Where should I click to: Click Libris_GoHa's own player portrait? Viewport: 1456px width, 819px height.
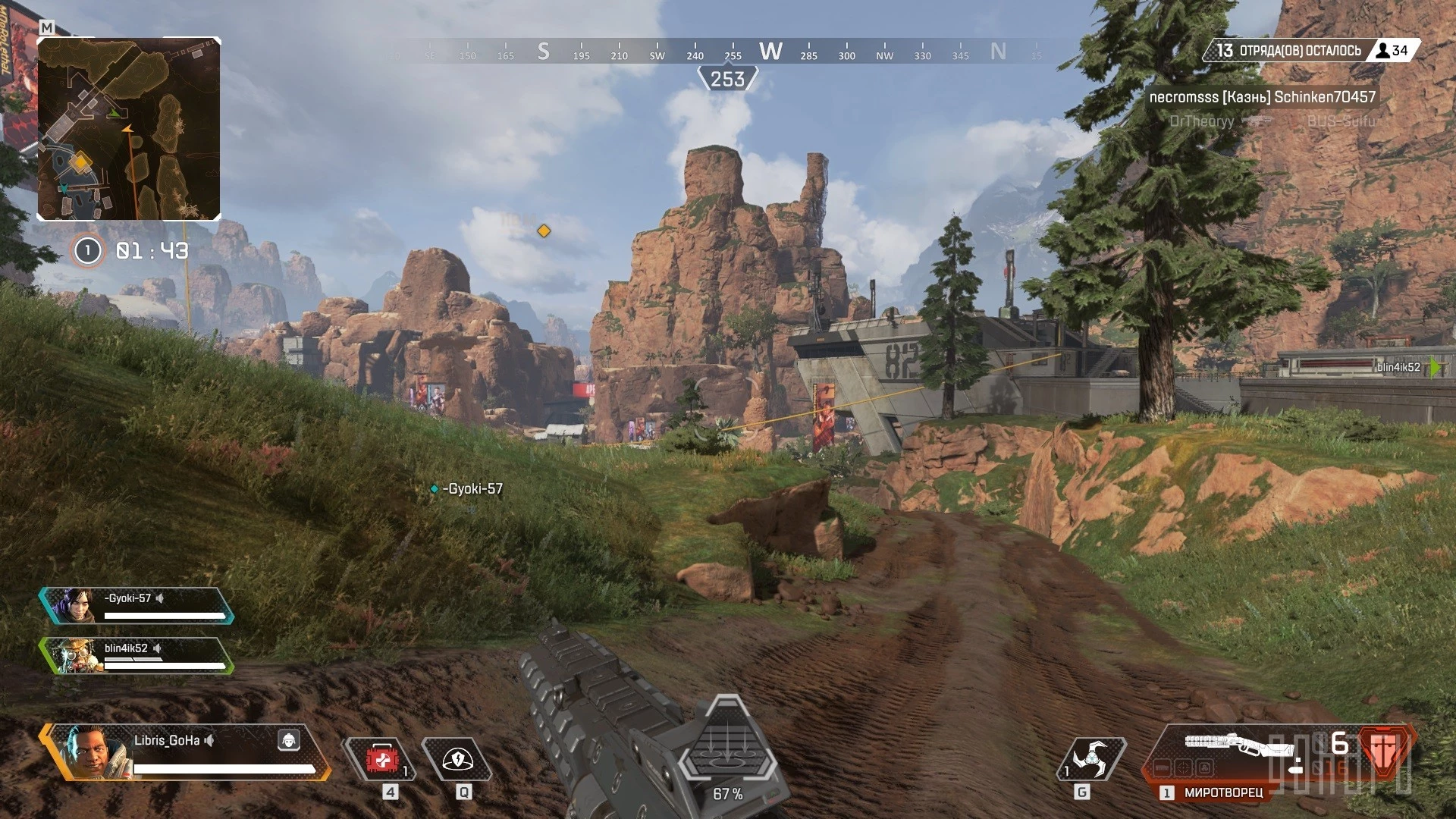tap(88, 751)
